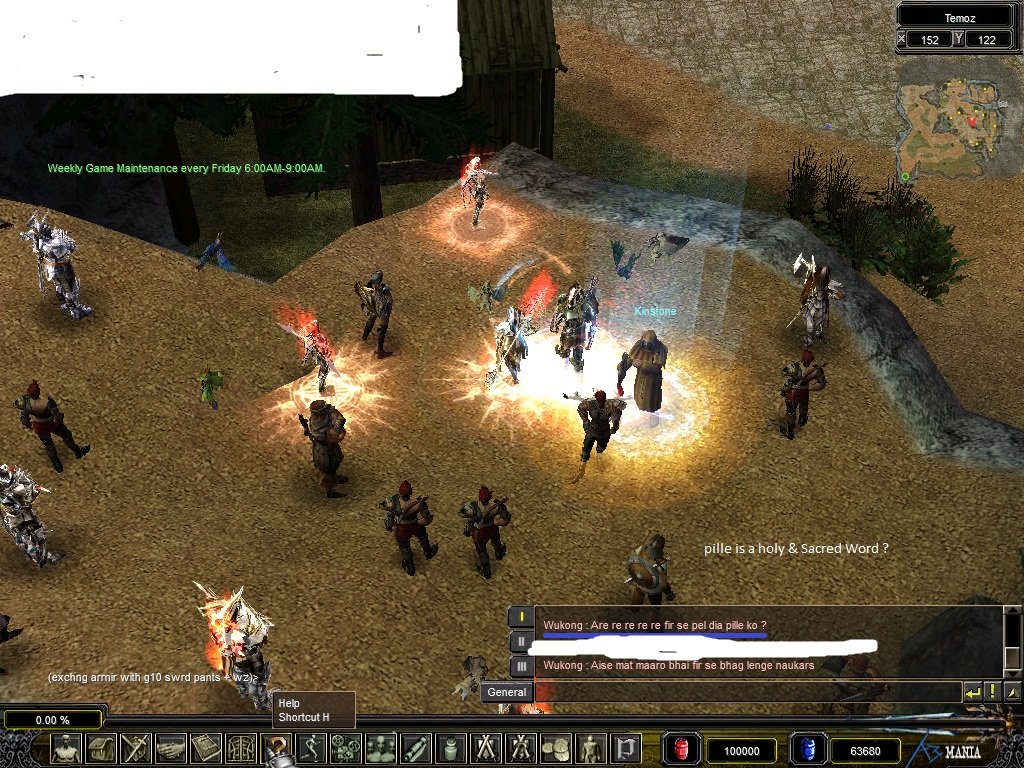The image size is (1024, 768).
Task: Click the coins icon in toolbar
Action: pyautogui.click(x=555, y=749)
